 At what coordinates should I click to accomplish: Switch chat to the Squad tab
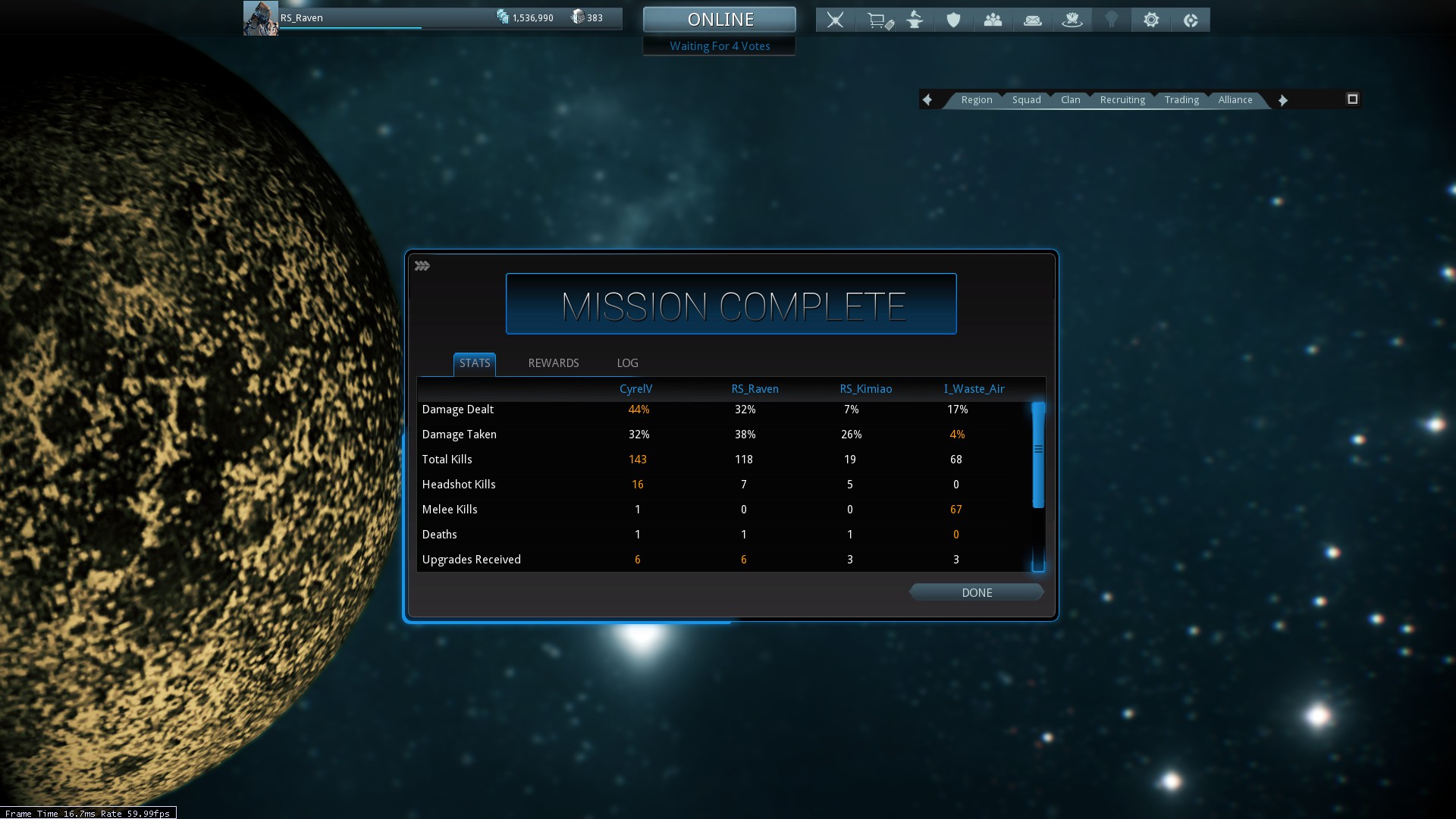point(1026,100)
